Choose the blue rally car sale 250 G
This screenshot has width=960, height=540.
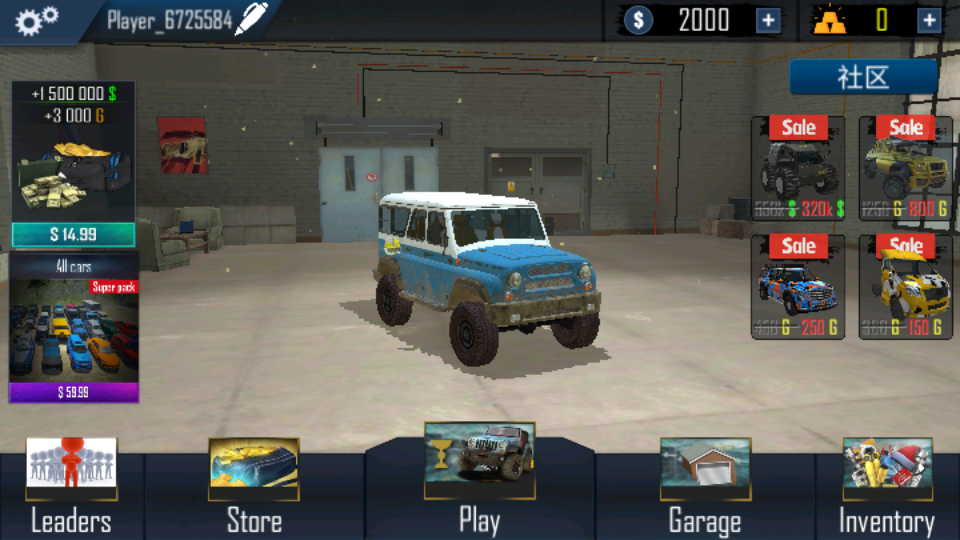[797, 286]
